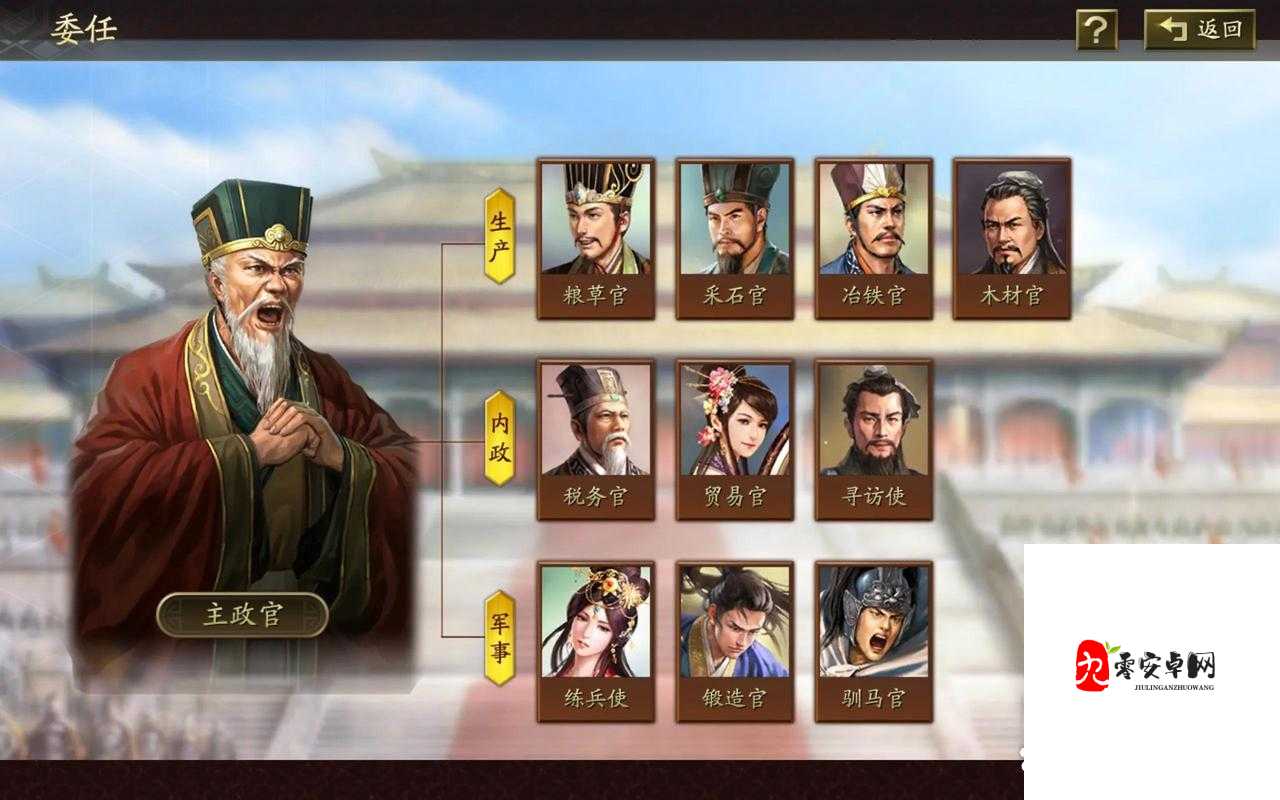The image size is (1280, 800).
Task: Click the 生产 production category label
Action: (x=497, y=233)
